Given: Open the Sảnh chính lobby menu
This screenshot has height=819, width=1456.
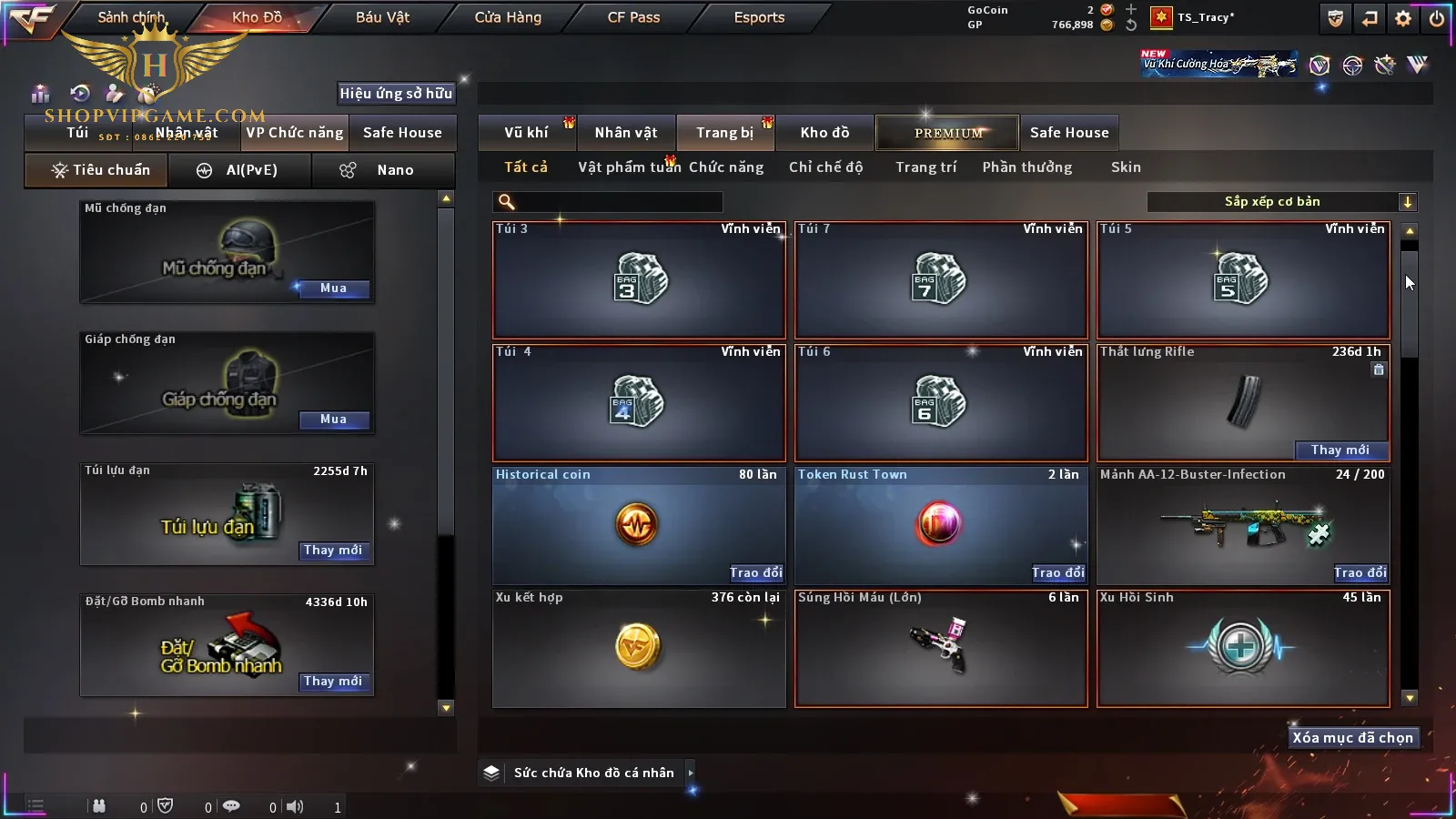Looking at the screenshot, I should (131, 17).
